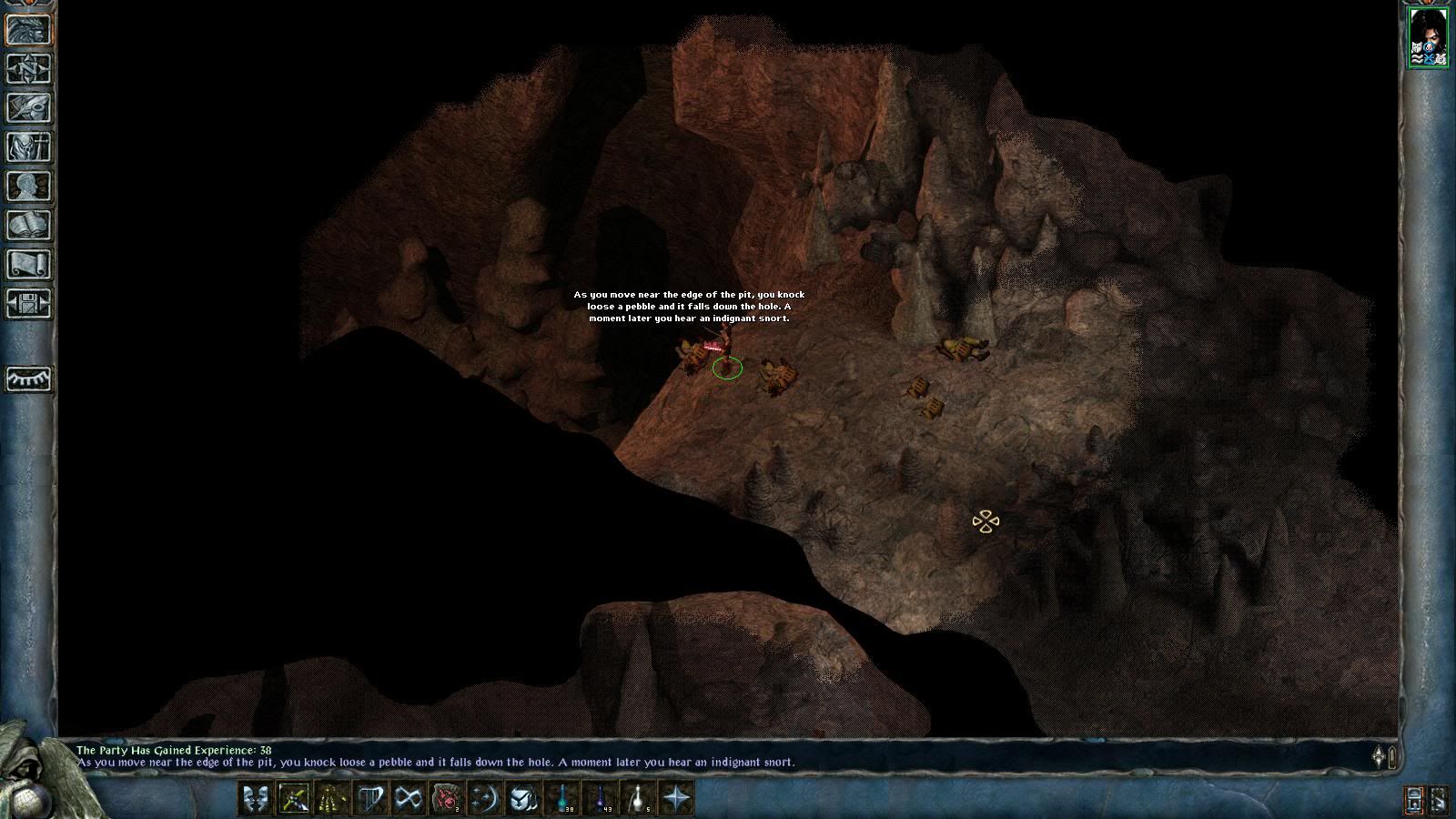Open the journal with the quill icon
The image size is (1456, 819).
28,107
